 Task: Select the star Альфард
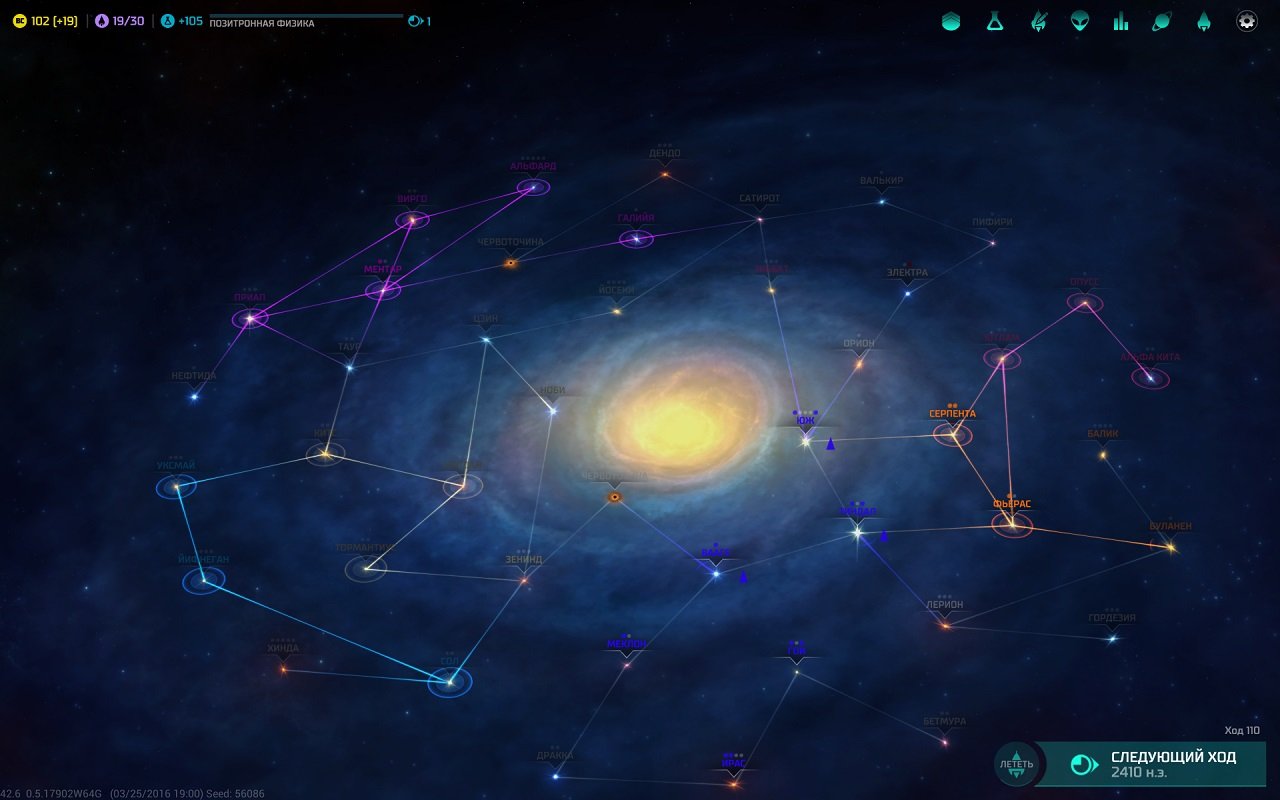coord(533,185)
